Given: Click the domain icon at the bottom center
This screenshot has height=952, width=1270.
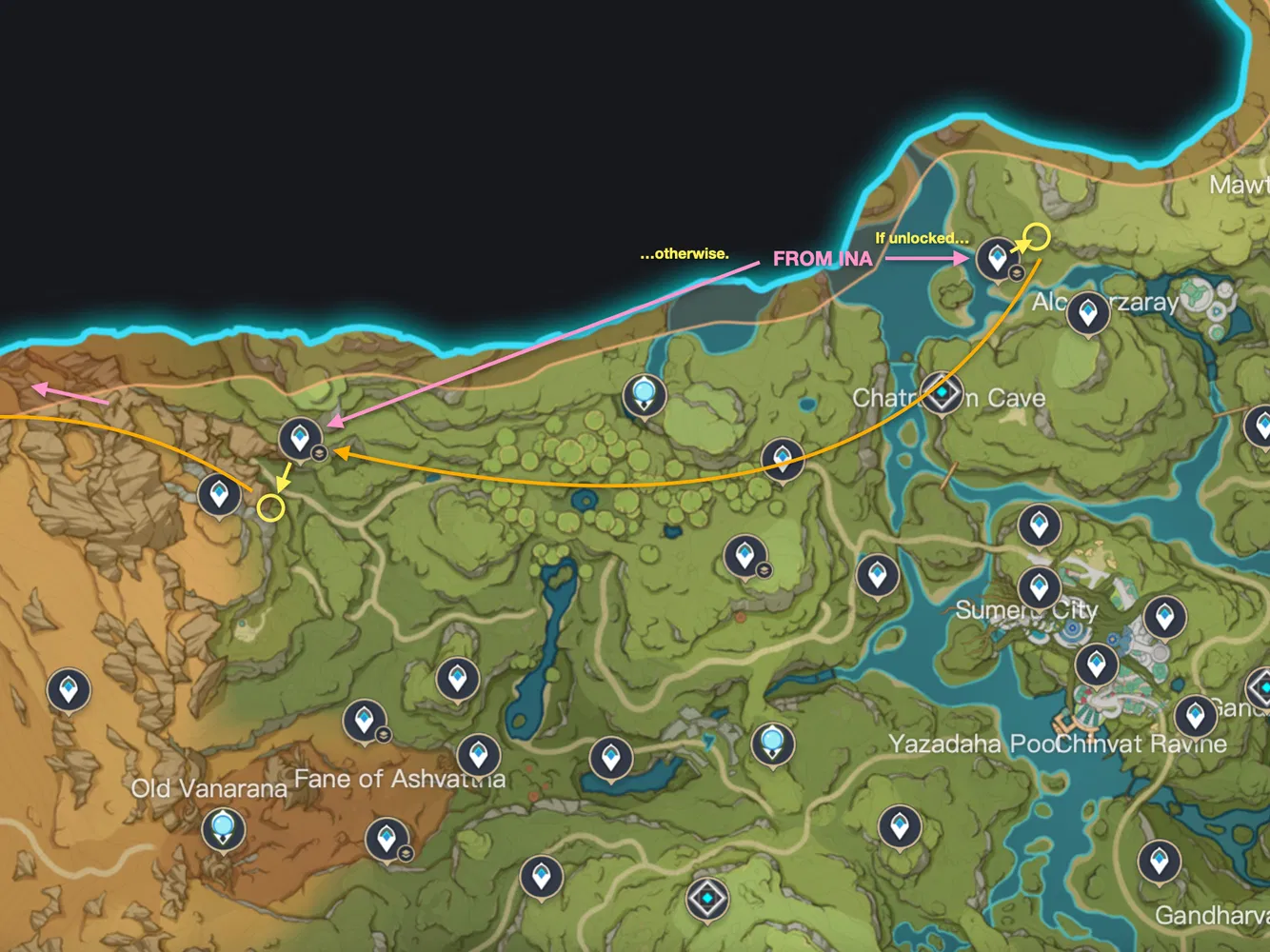Looking at the screenshot, I should click(x=706, y=896).
